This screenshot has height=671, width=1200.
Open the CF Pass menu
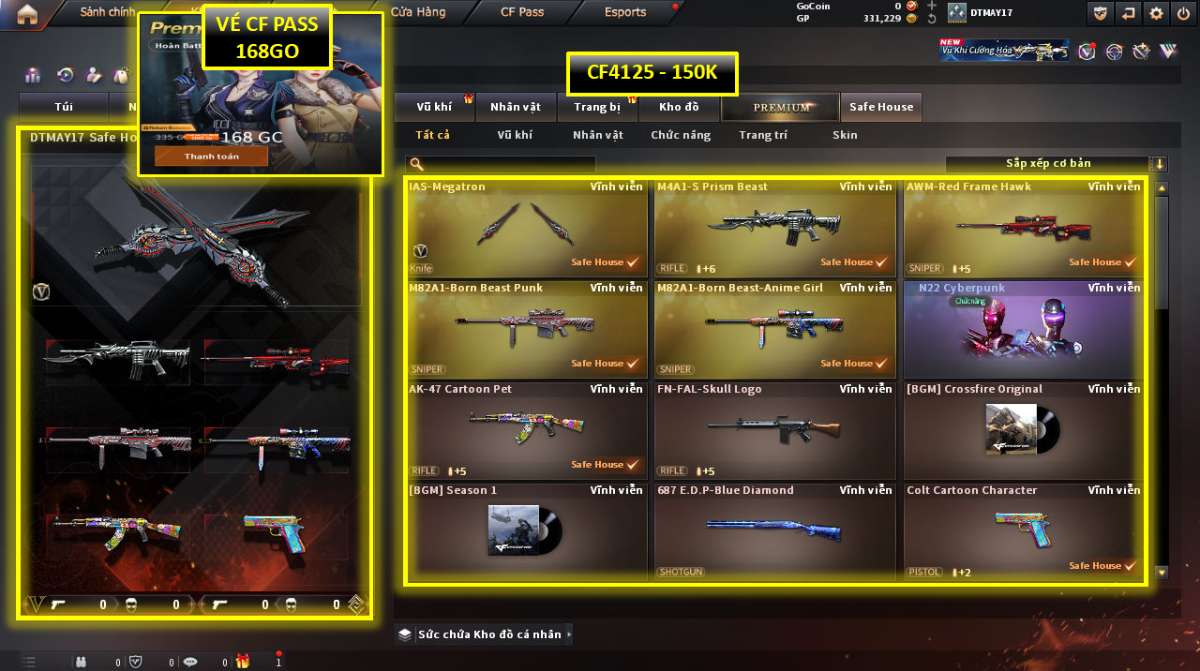pos(522,13)
